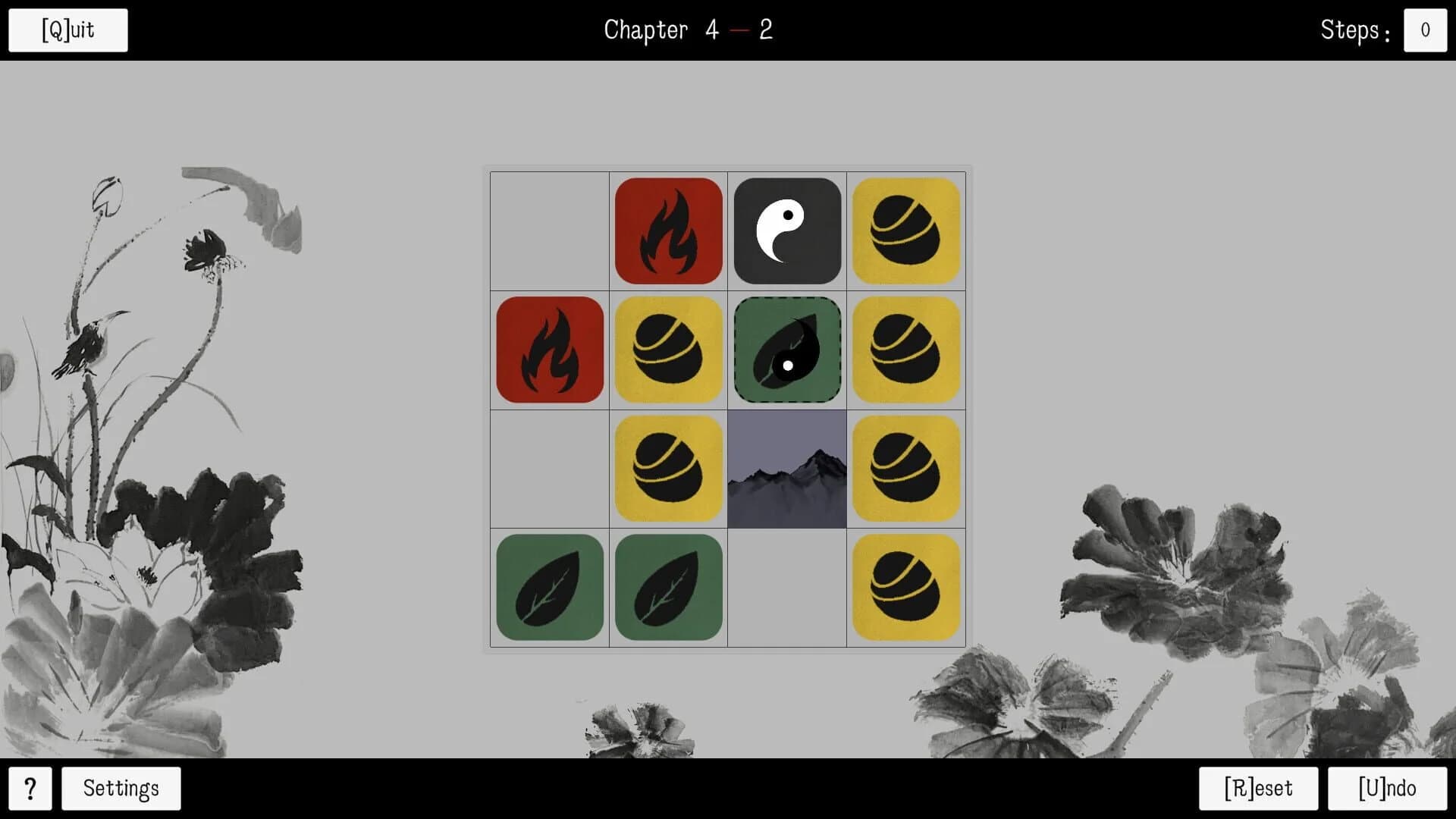Select the fire tile in the top row
Screen dimensions: 1456x819
pyautogui.click(x=668, y=231)
